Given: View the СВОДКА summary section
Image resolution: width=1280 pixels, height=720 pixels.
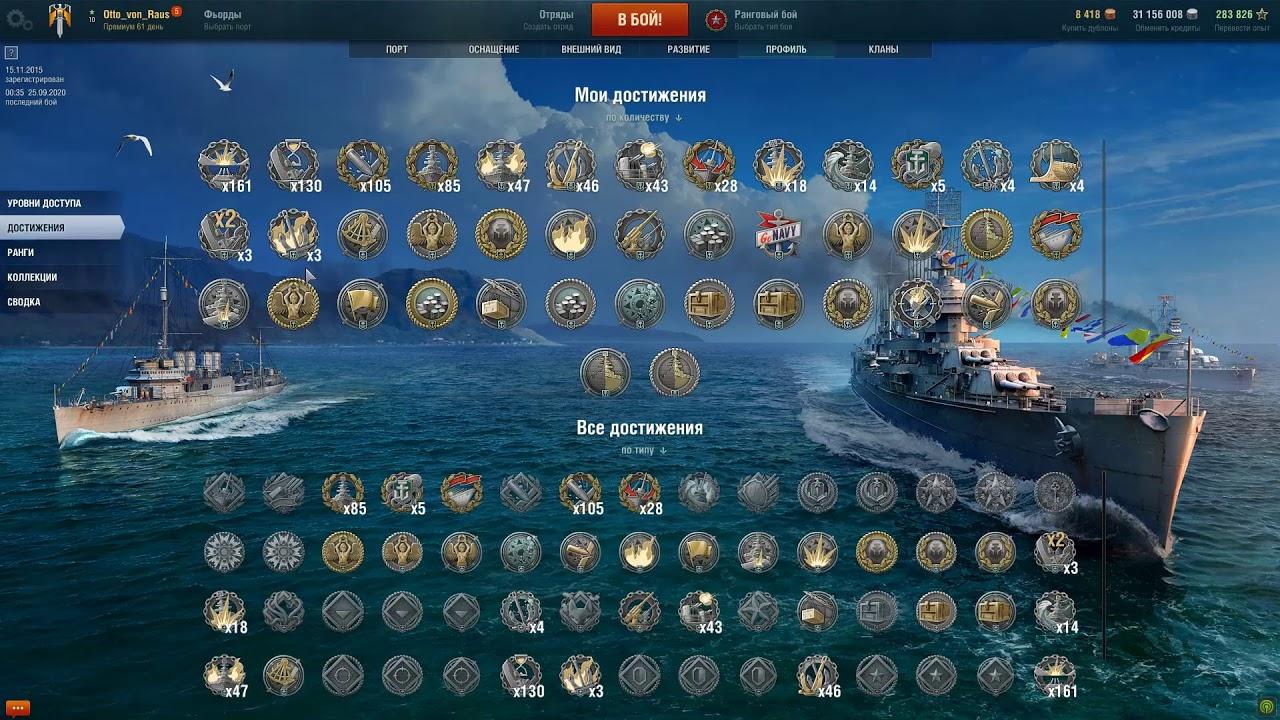Looking at the screenshot, I should [x=24, y=302].
